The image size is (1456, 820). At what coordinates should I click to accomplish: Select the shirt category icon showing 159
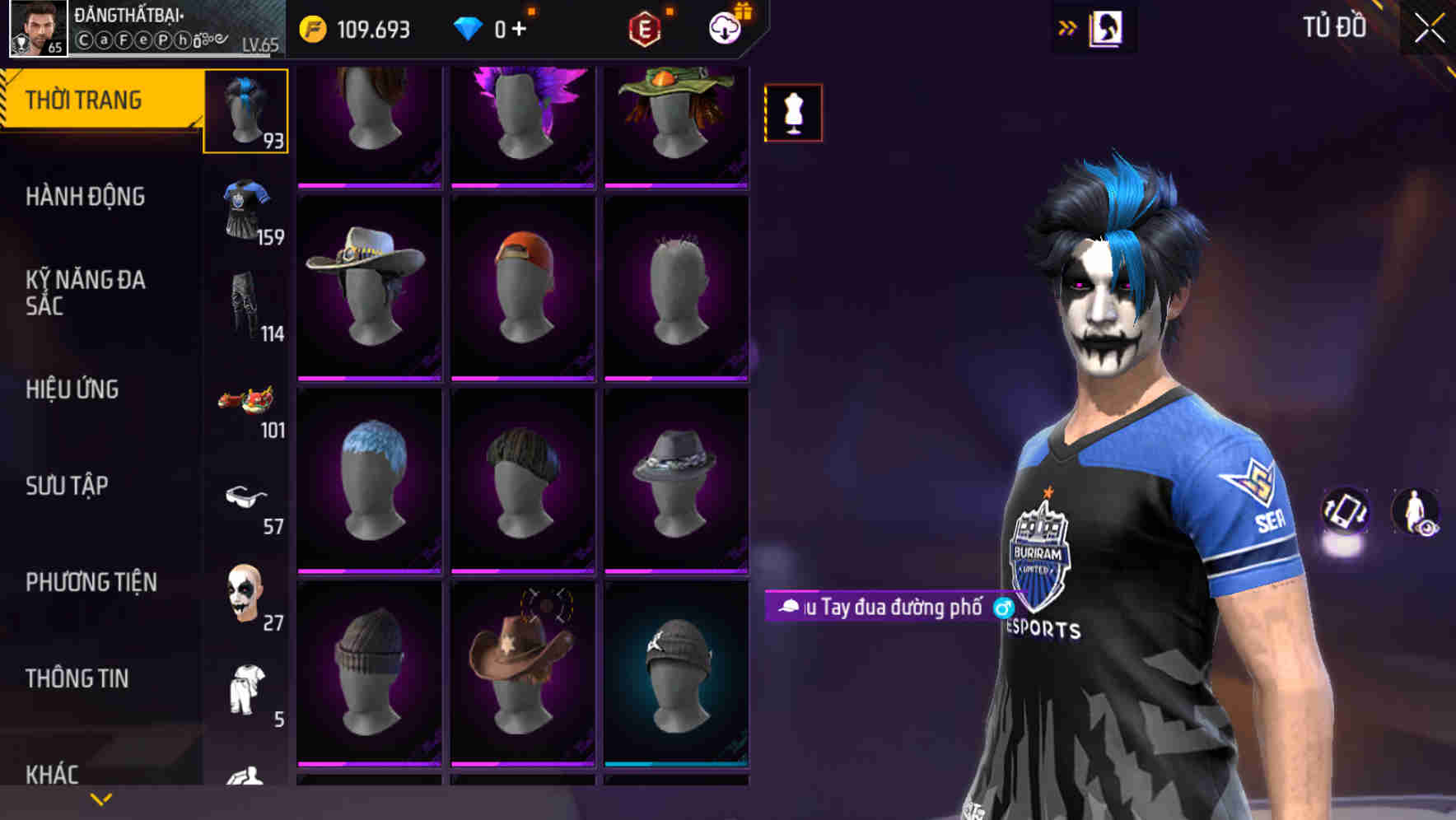click(245, 207)
